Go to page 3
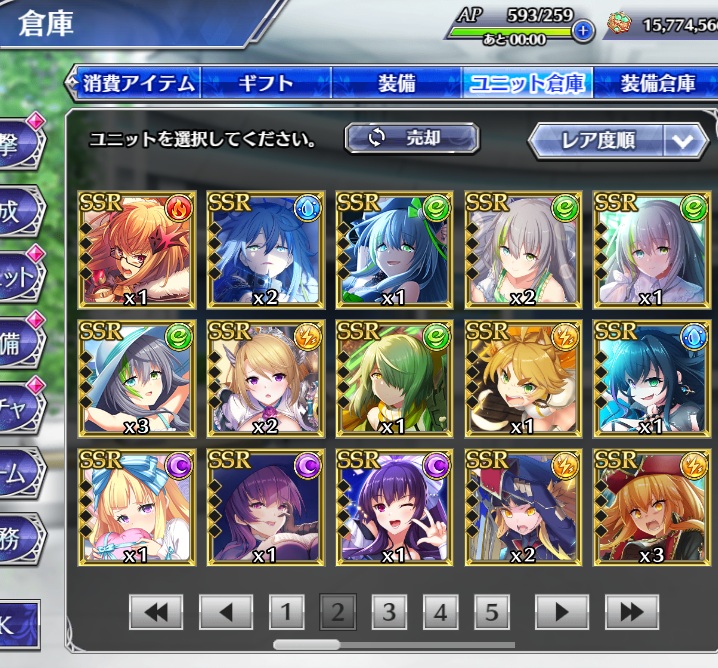 pos(389,612)
